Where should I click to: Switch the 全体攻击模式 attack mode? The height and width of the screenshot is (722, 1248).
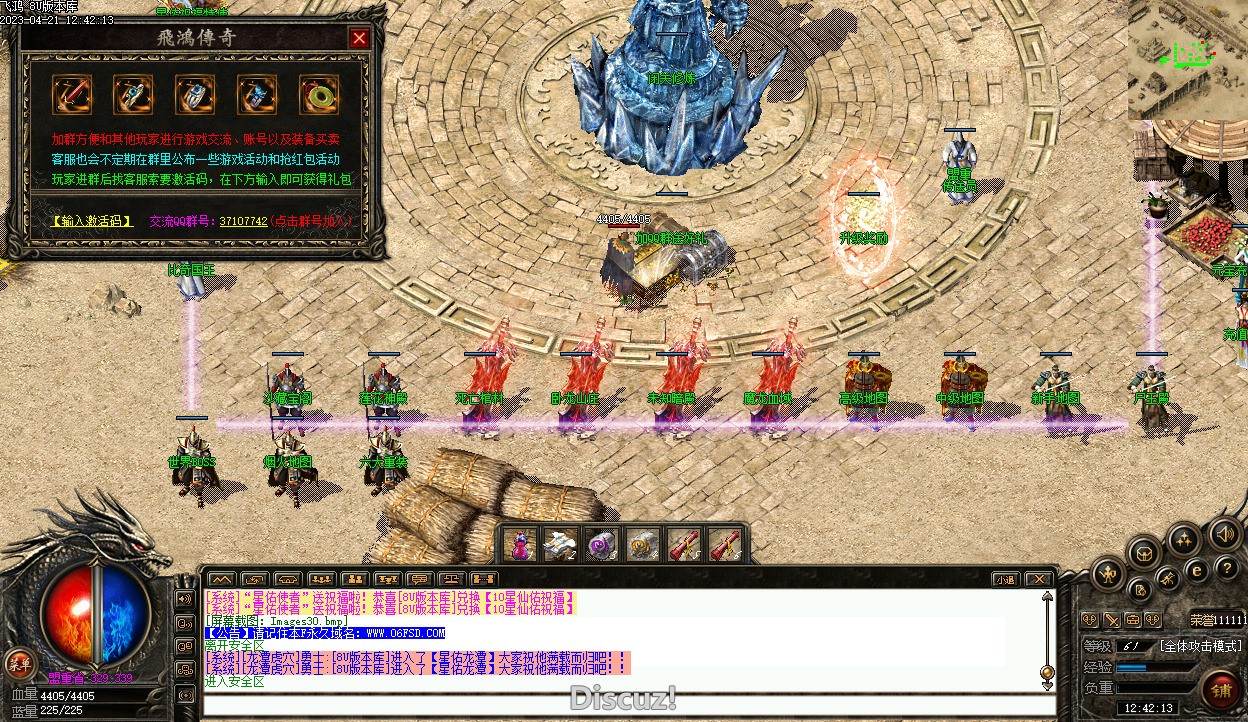click(x=1200, y=646)
